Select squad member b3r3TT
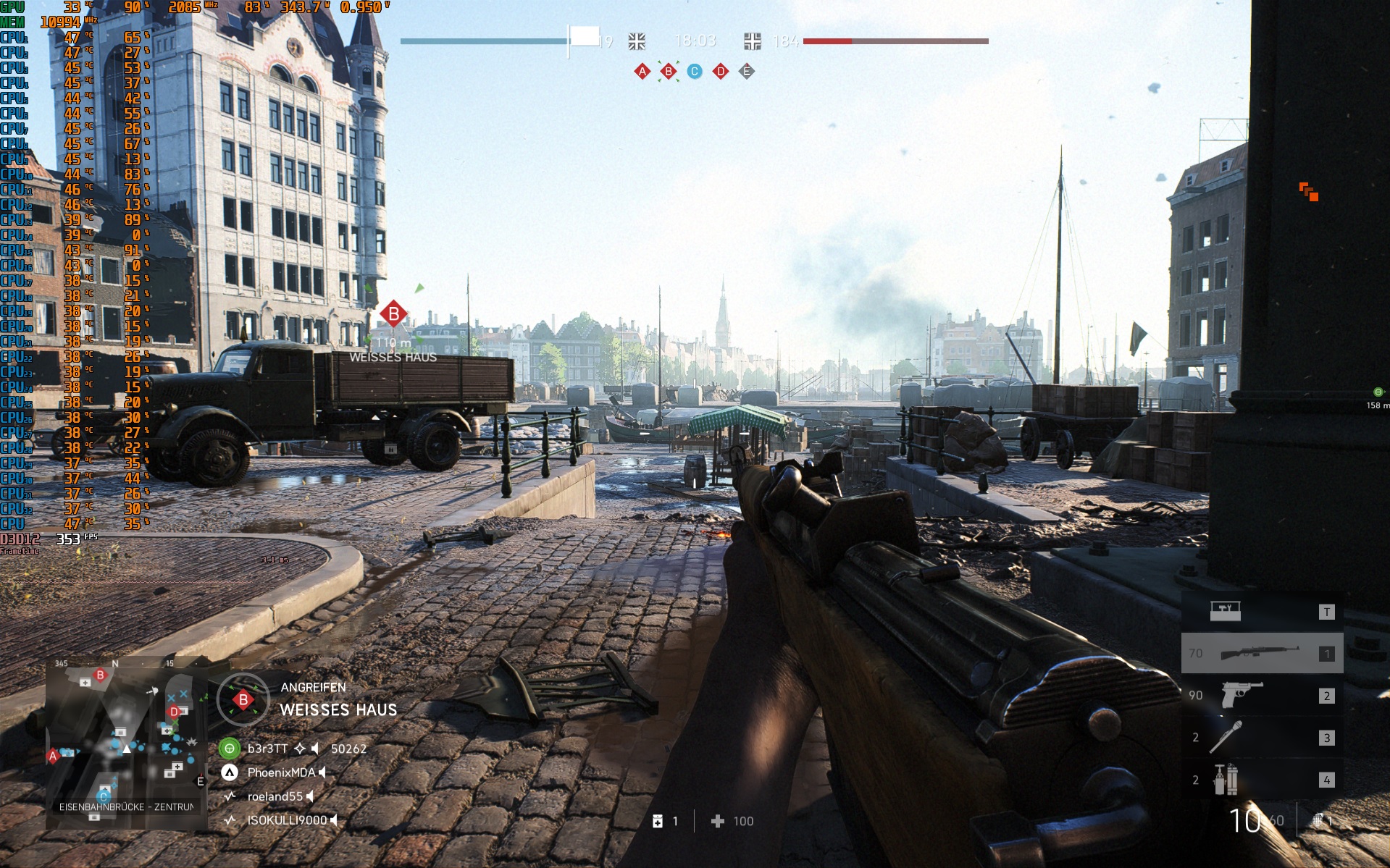 click(268, 749)
